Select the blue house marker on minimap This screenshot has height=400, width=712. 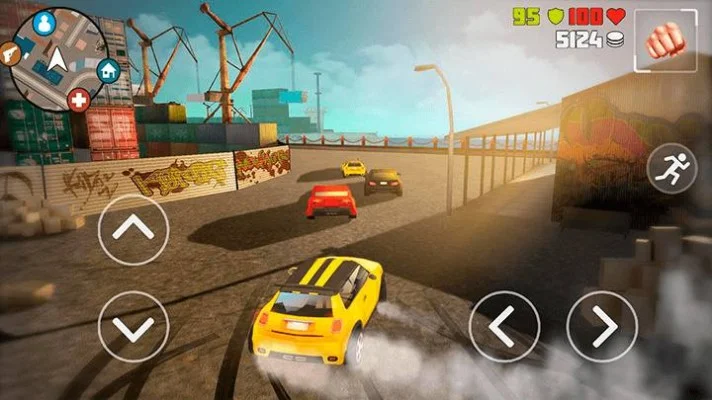108,70
